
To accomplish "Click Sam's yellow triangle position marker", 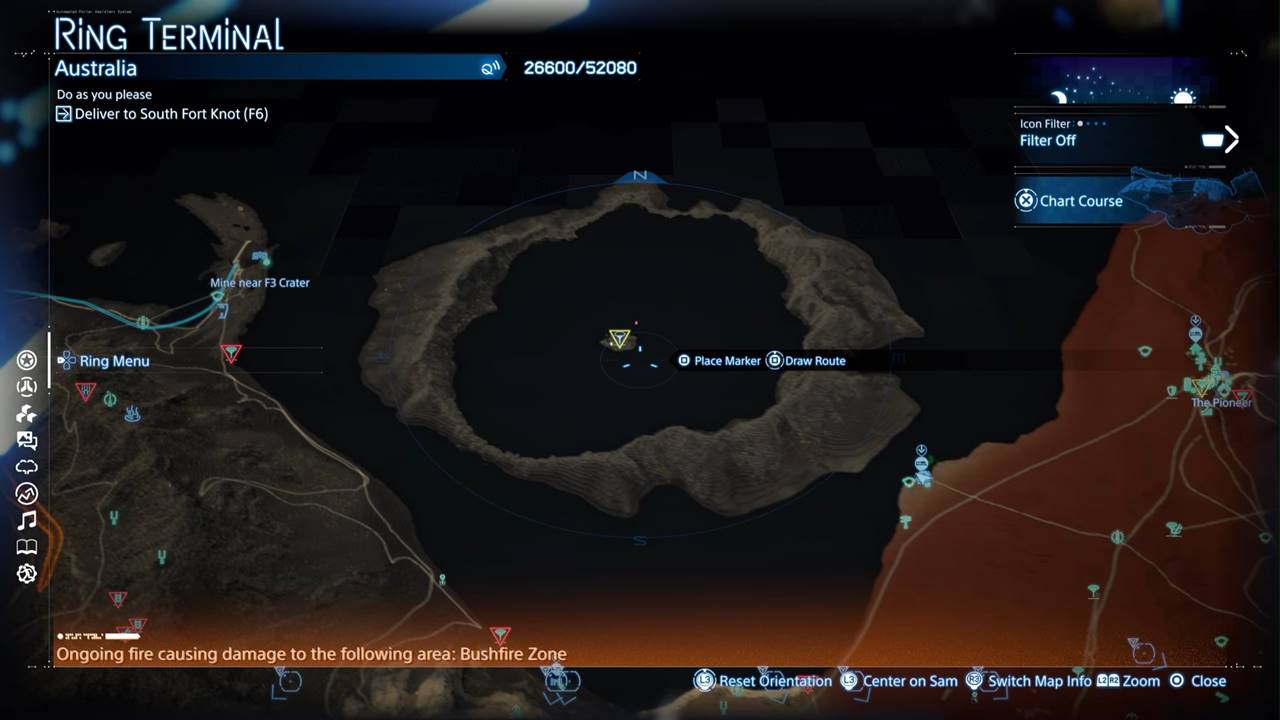I will point(619,339).
